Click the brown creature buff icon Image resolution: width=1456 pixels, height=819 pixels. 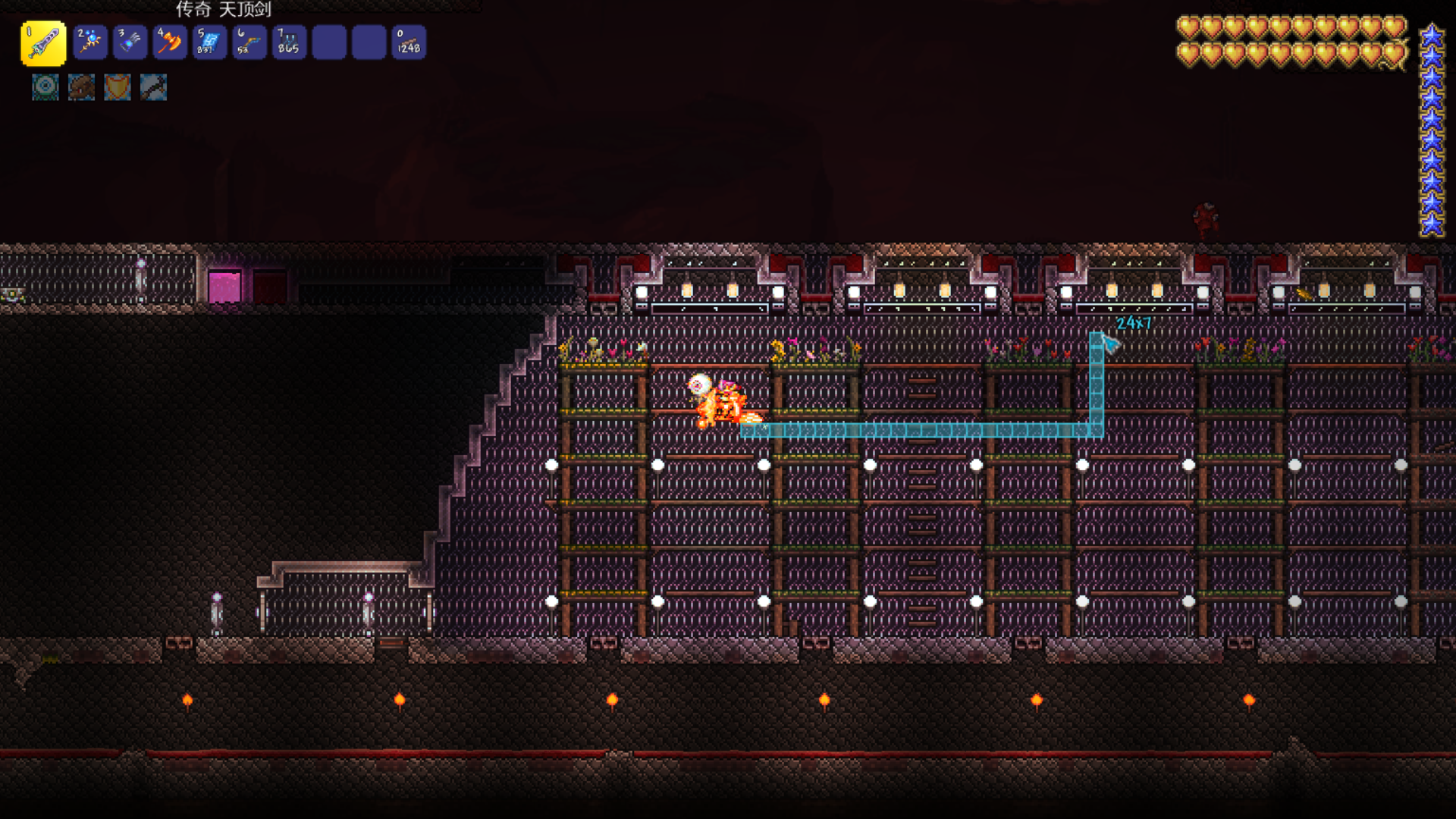[x=81, y=87]
